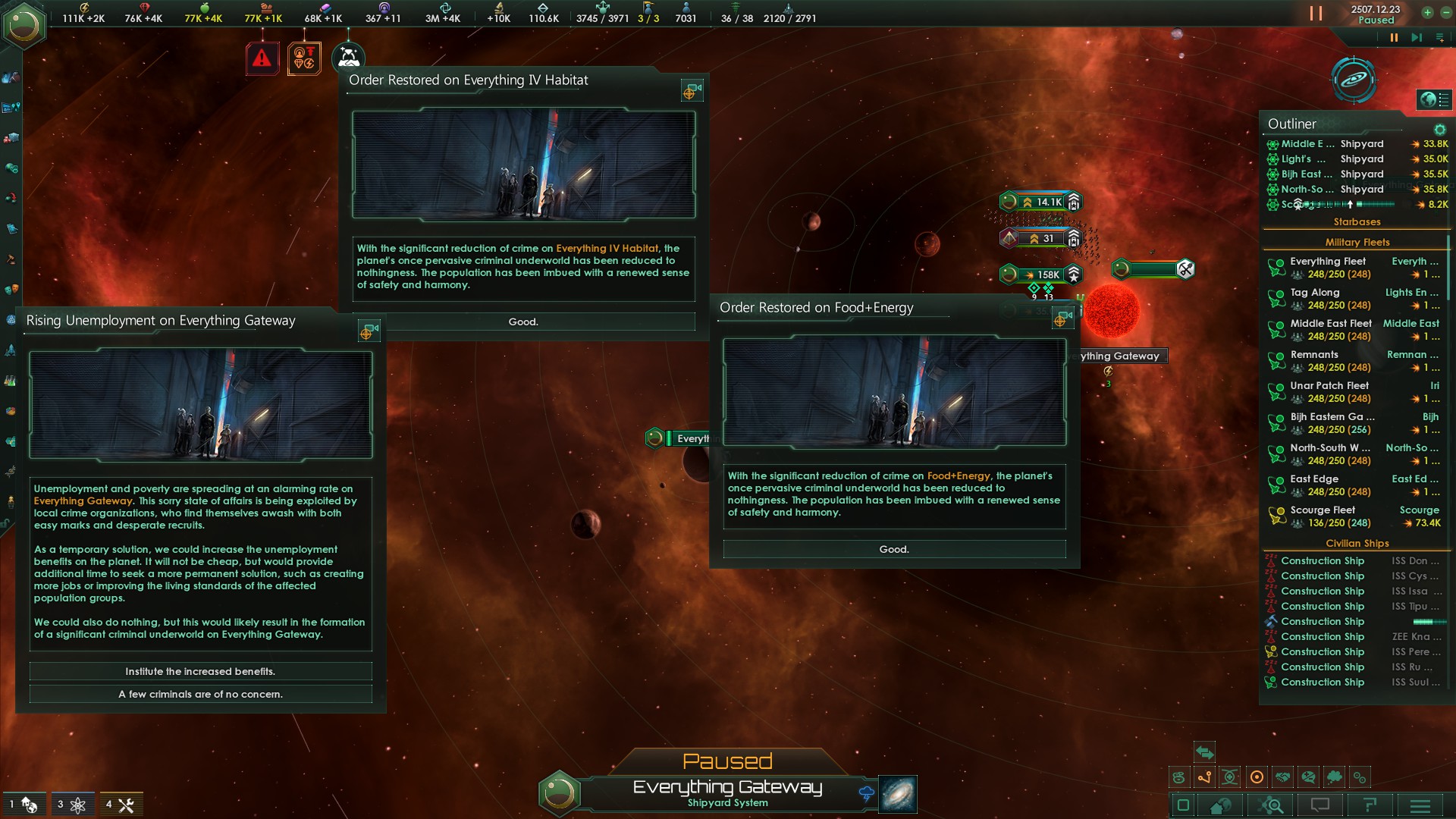Choose 'Institute the increased benefits.' option
This screenshot has width=1456, height=819.
tap(200, 671)
